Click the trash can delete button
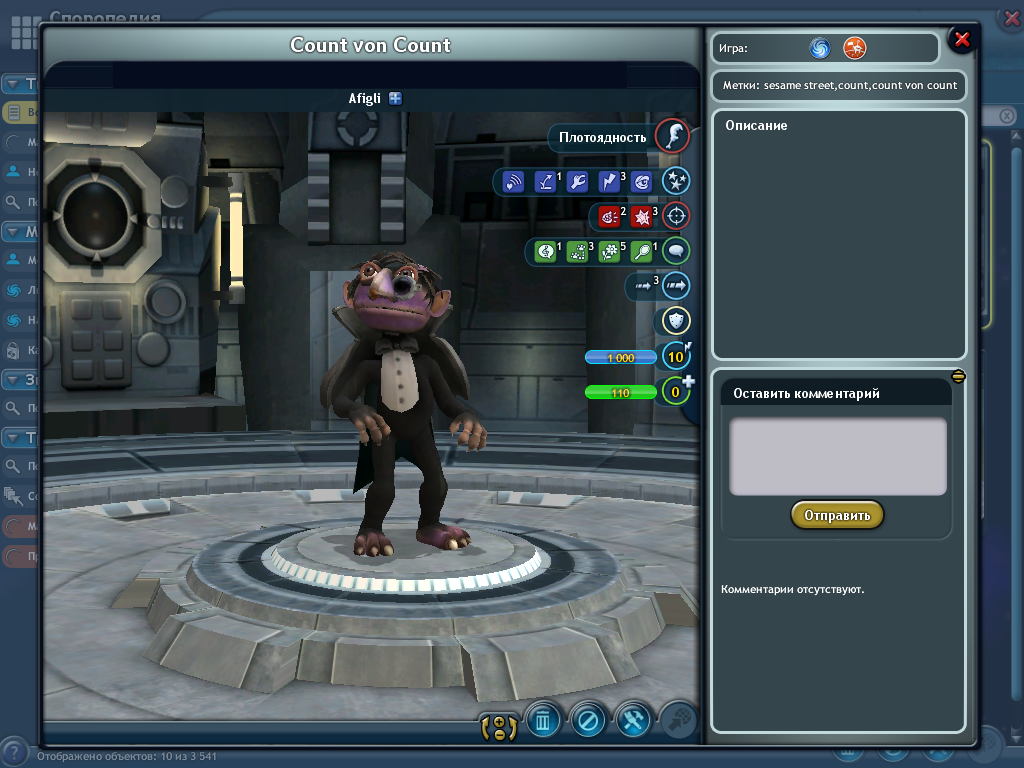 pos(543,720)
